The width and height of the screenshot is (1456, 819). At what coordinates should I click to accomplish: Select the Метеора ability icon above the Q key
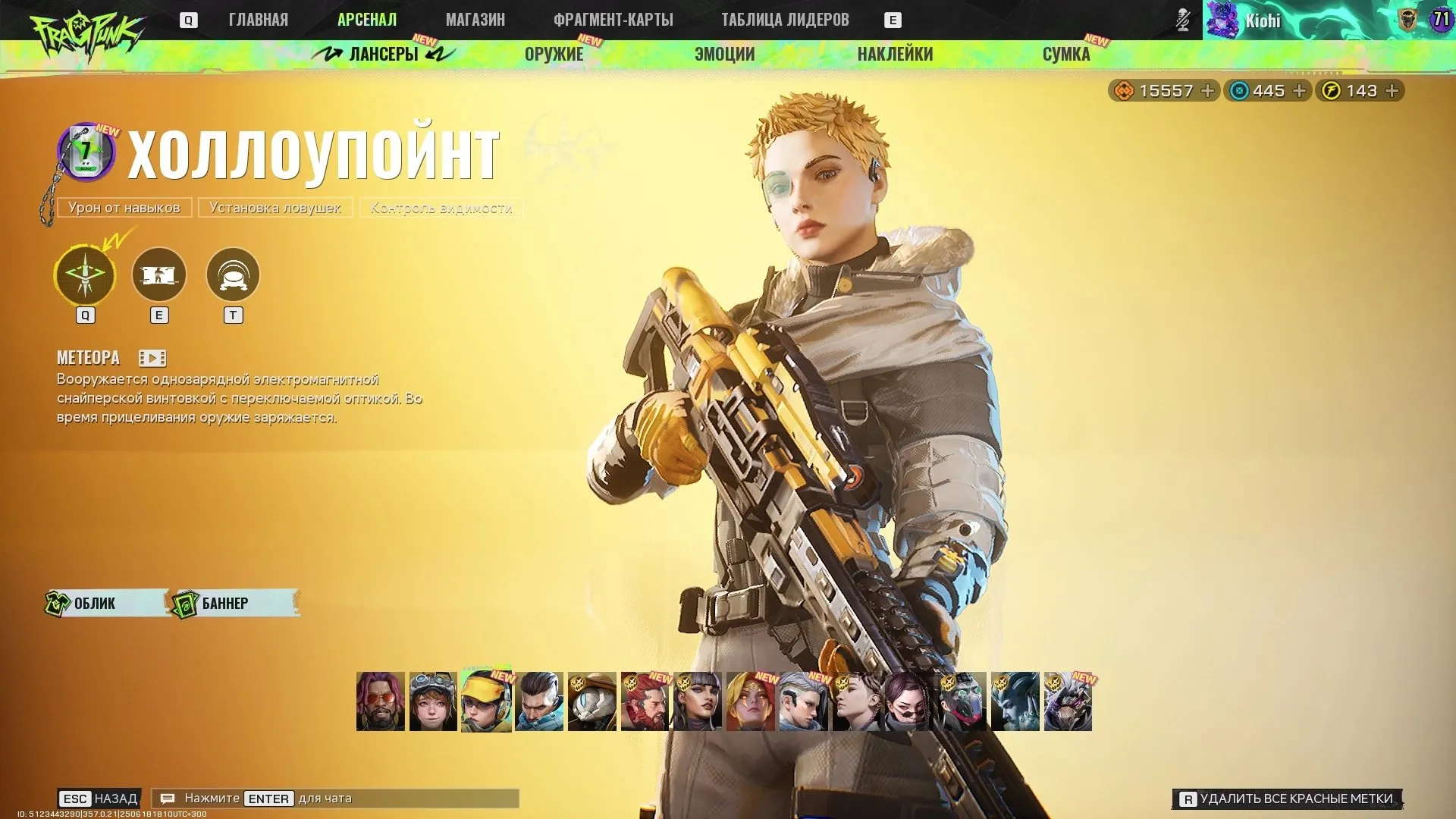tap(84, 275)
